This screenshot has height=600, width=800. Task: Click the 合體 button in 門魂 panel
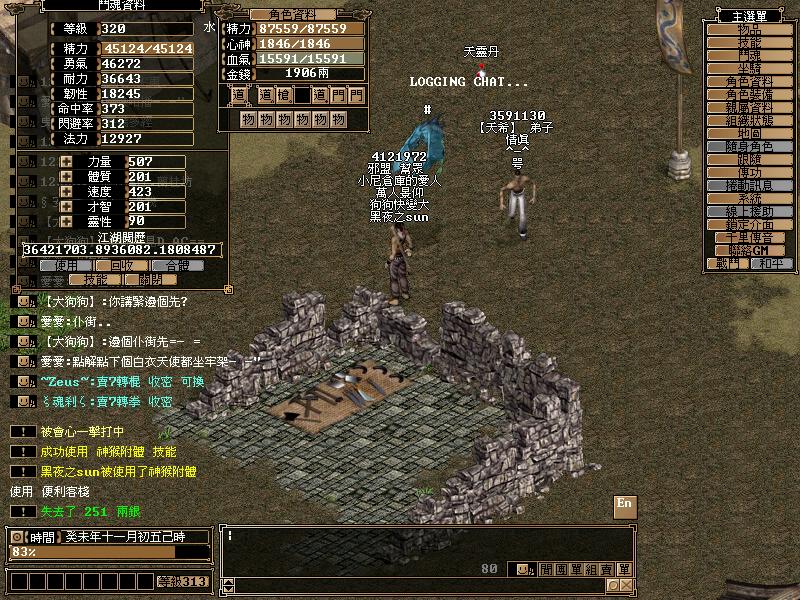[176, 266]
